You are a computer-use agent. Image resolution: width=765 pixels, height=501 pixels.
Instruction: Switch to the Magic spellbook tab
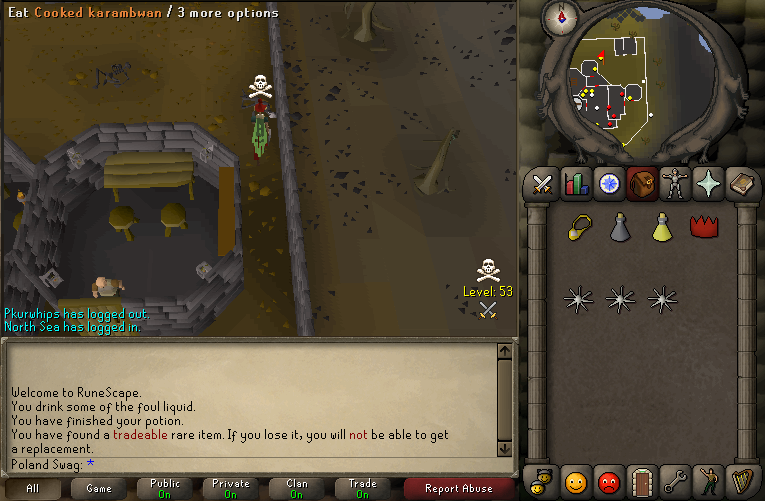tap(741, 185)
